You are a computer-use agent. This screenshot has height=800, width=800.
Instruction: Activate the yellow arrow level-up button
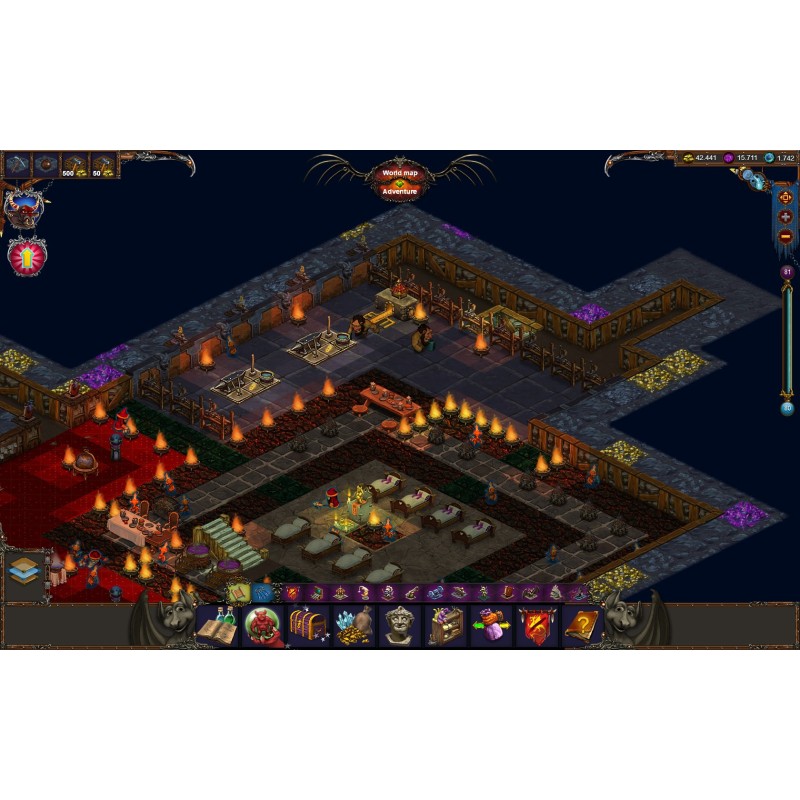(x=25, y=256)
